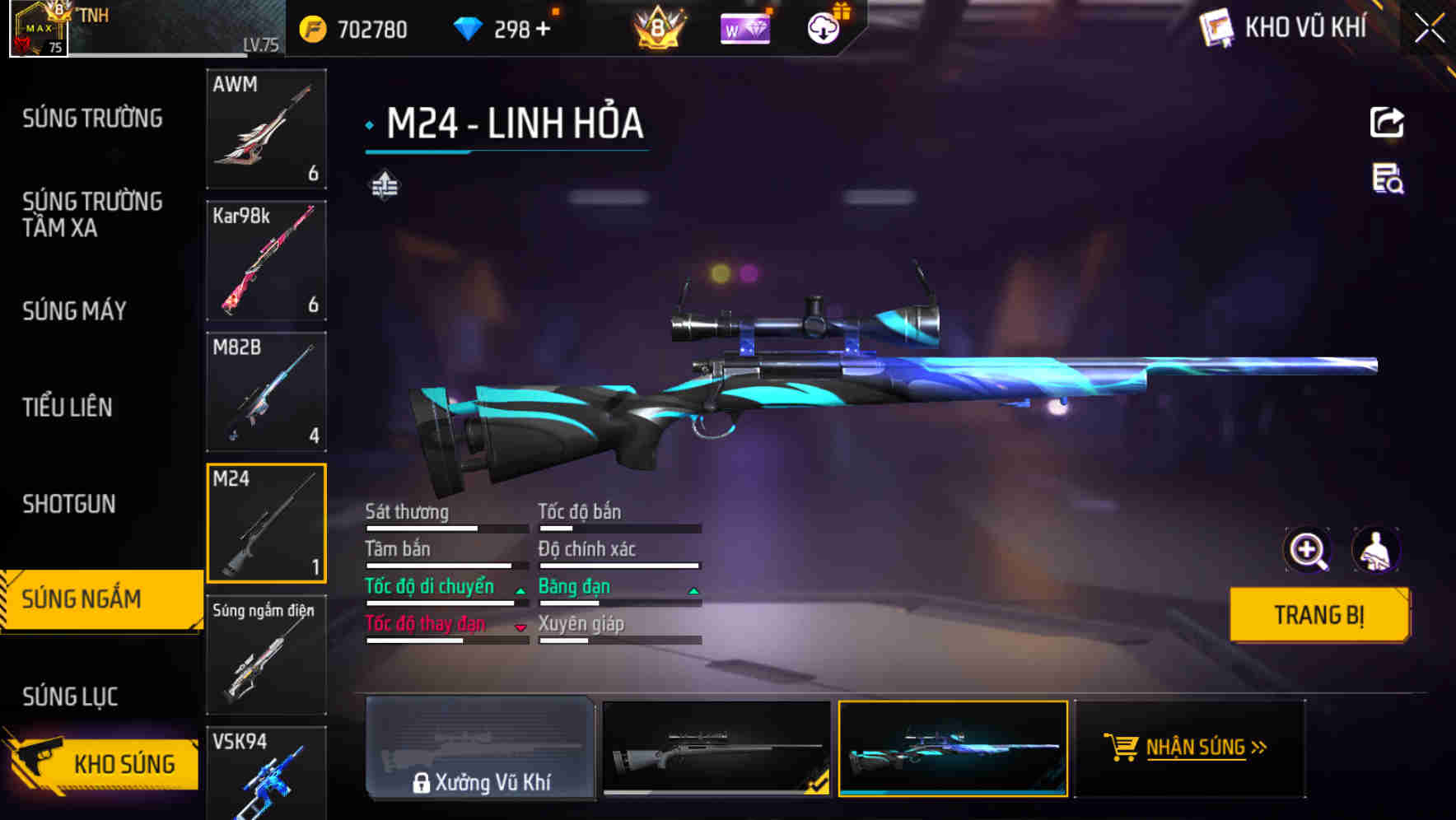Image resolution: width=1456 pixels, height=820 pixels.
Task: Zoom in on the weapon with magnifier icon
Action: coord(1309,550)
